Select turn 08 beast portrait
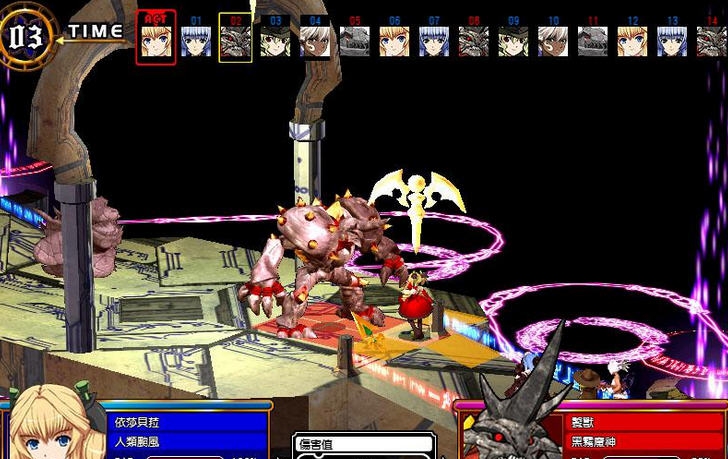 click(474, 40)
